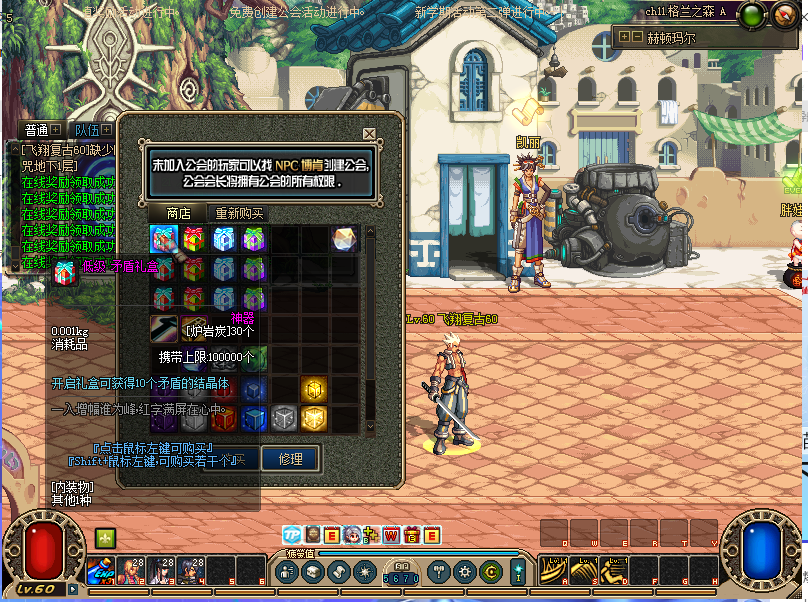Open the TP icon in the bottom bar
This screenshot has height=602, width=808.
coord(292,535)
